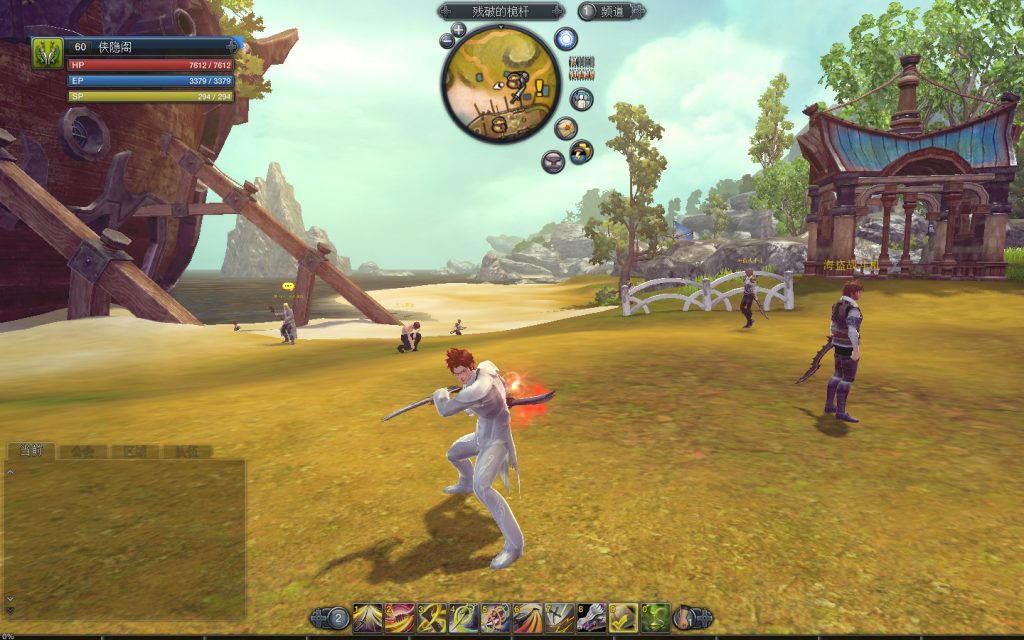Activate the orange slash skill in slot 6
The height and width of the screenshot is (640, 1024).
[x=528, y=617]
